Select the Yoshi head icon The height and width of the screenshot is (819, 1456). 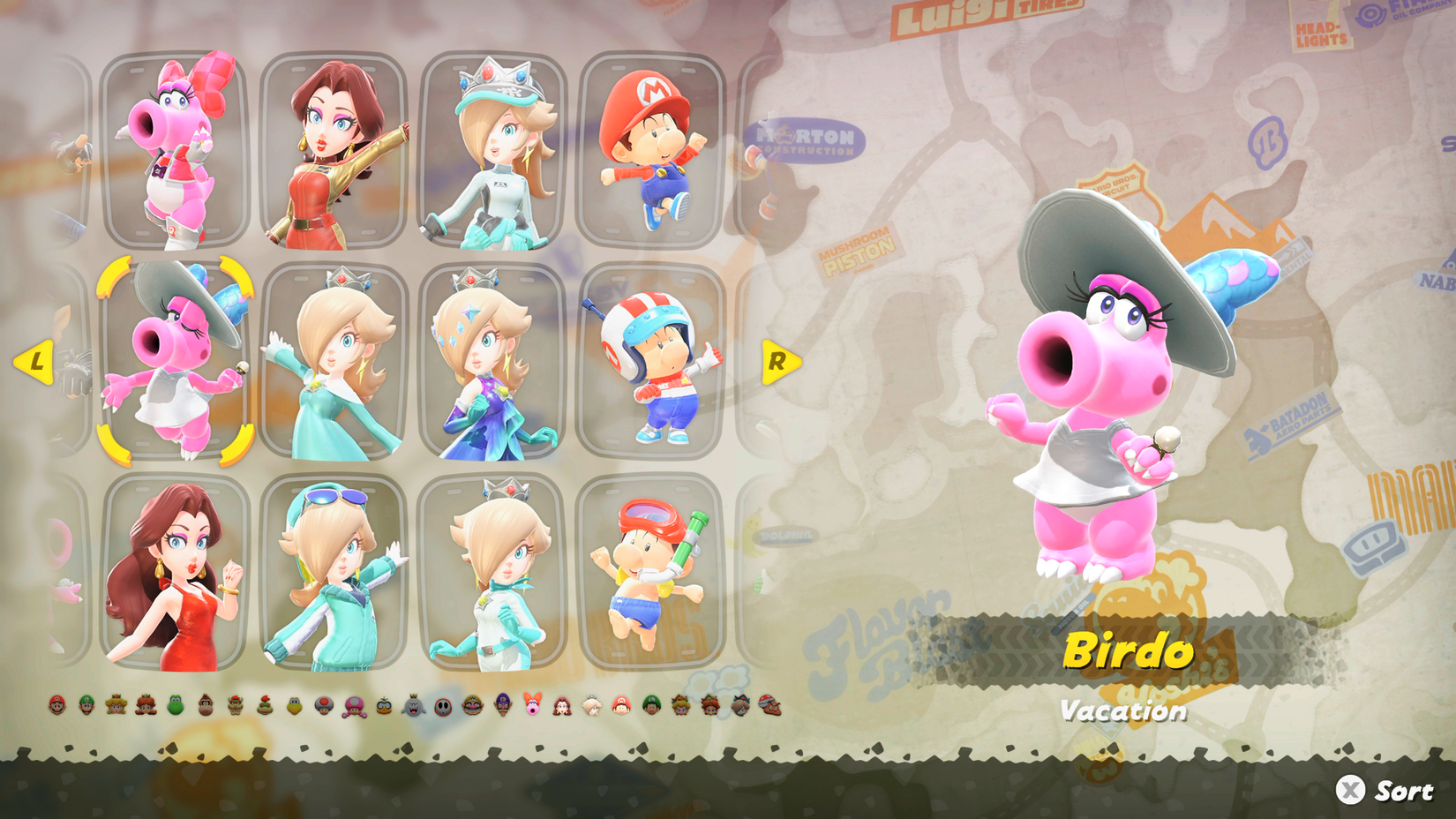click(x=175, y=705)
